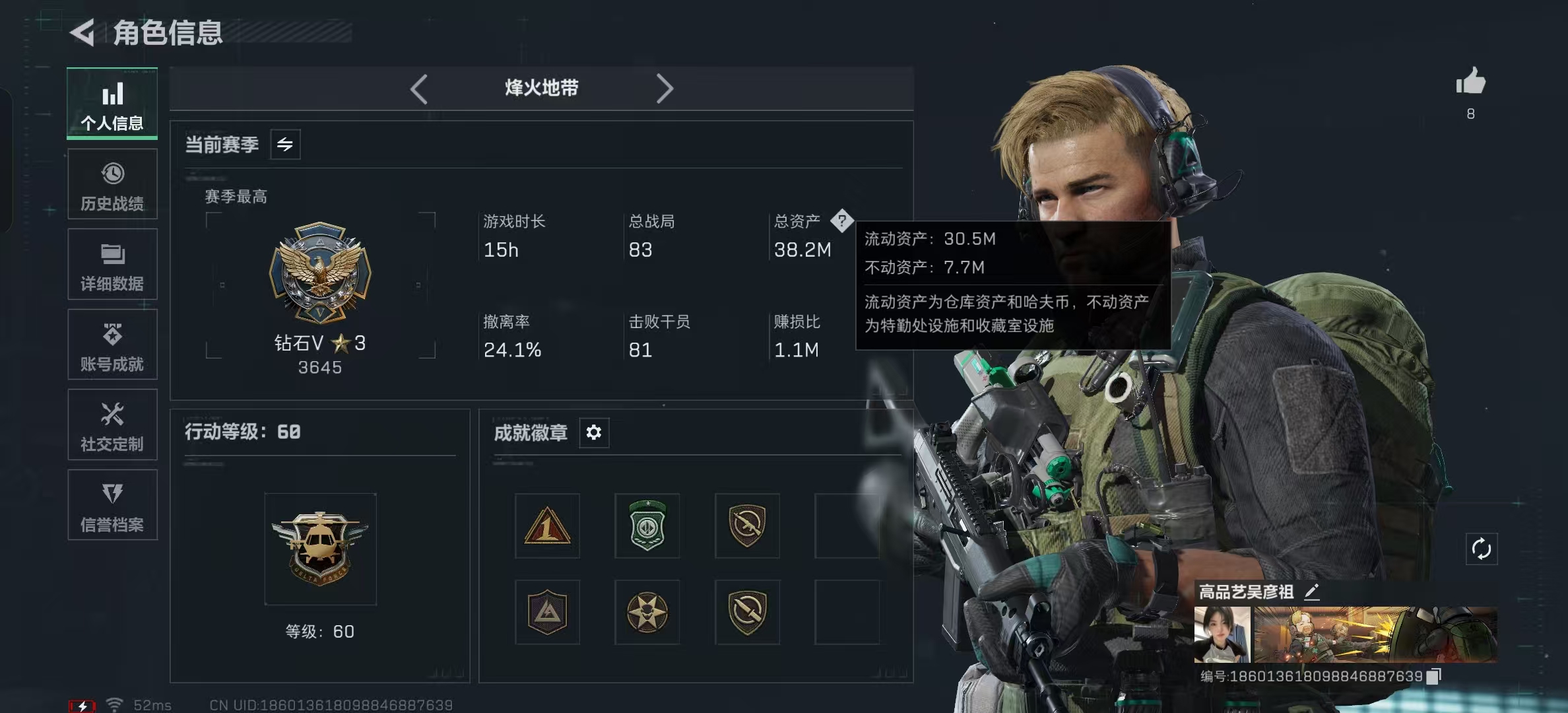Viewport: 1568px width, 713px height.
Task: Copy the player ID number
Action: (x=1433, y=676)
